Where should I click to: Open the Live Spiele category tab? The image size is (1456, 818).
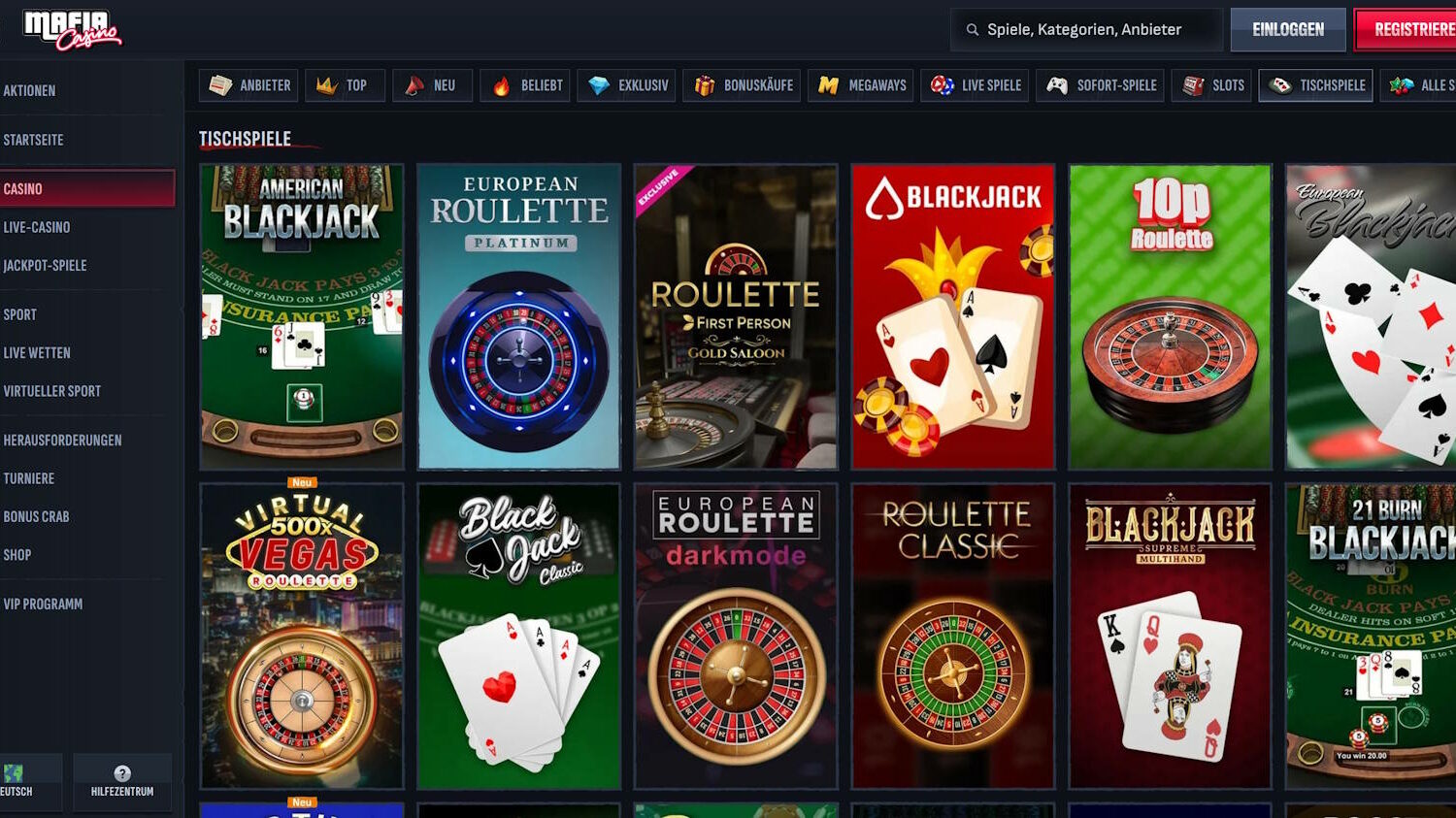(x=975, y=85)
